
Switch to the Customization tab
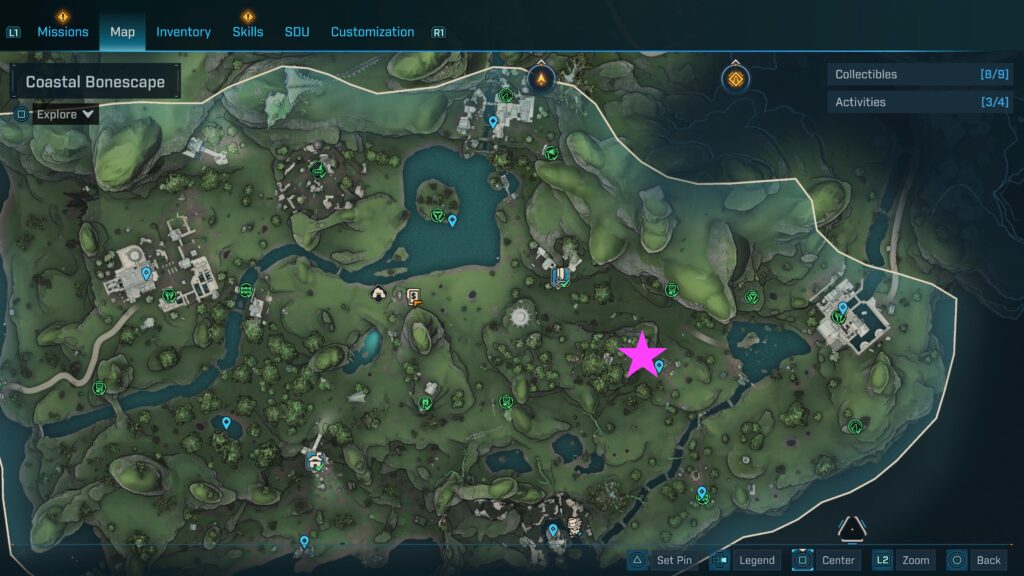[372, 32]
